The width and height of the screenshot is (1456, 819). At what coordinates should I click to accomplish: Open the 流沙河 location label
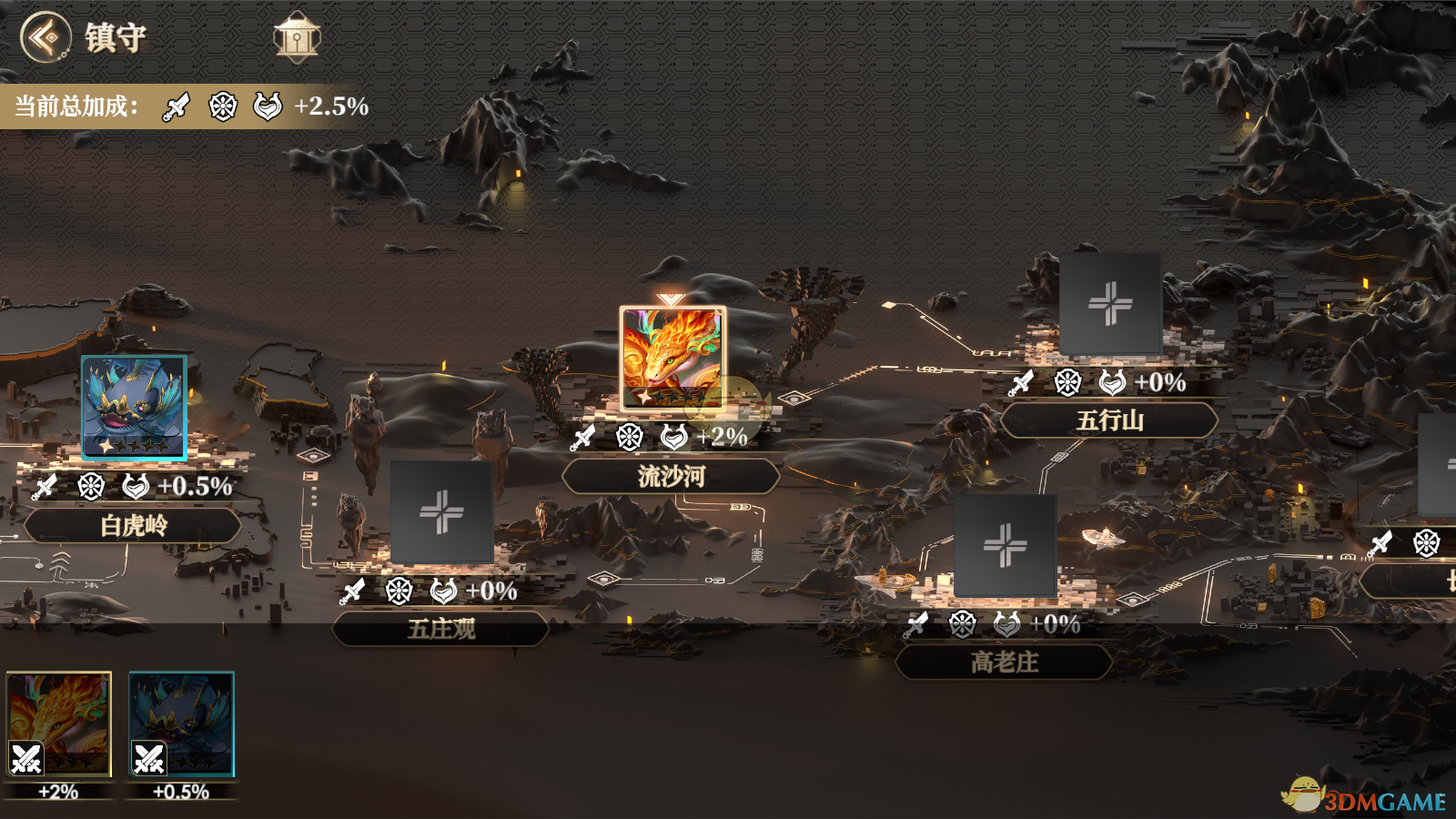(671, 476)
